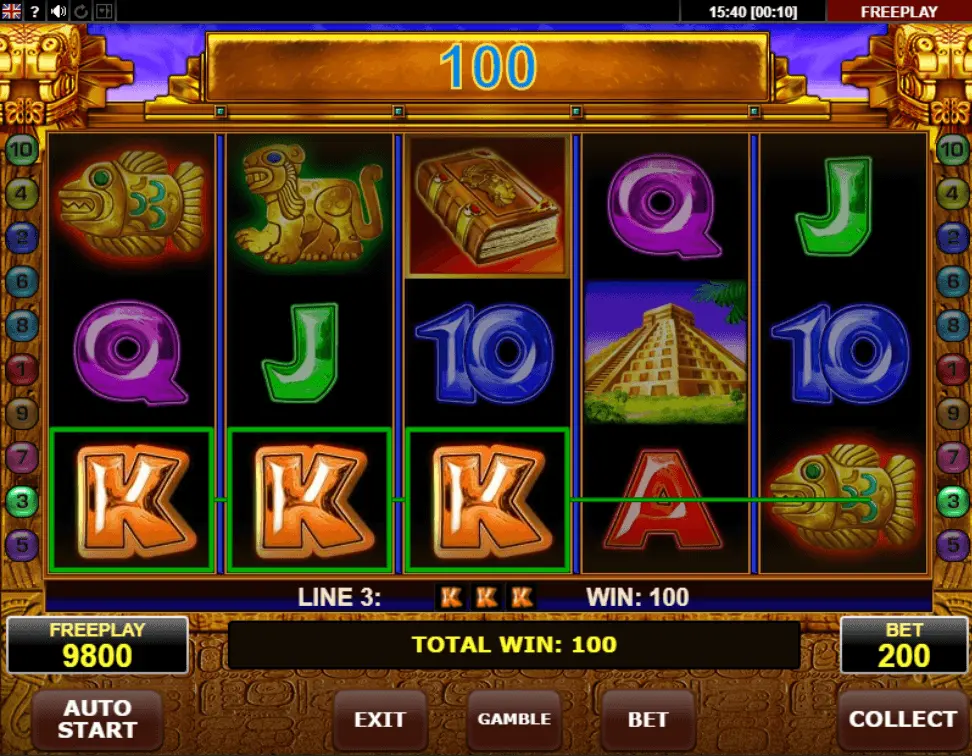
Task: Open the BET button at bottom center
Action: point(648,719)
